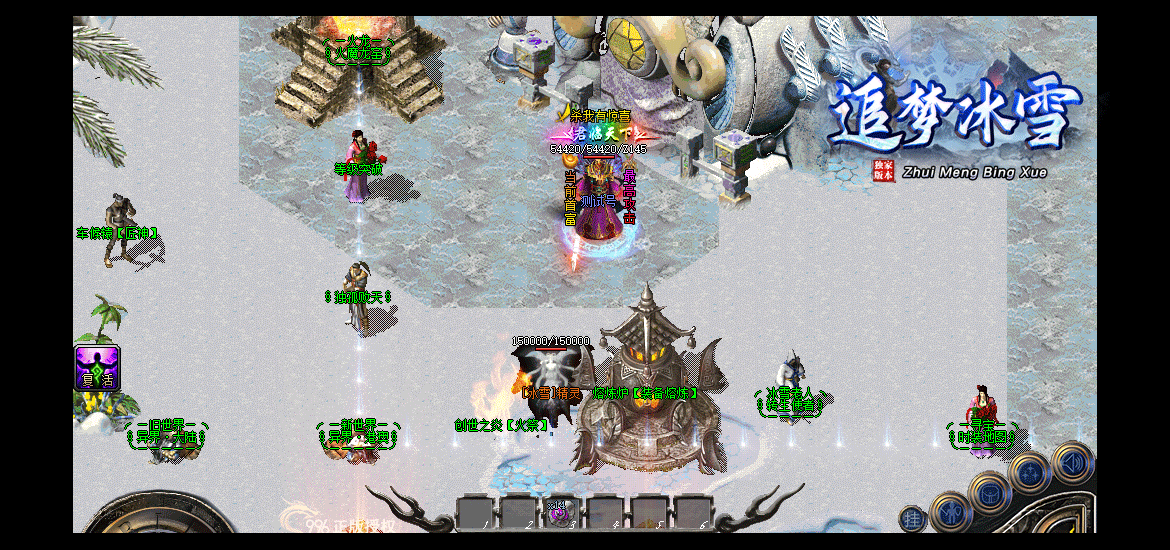
Task: Use the item in hotbar slot 3
Action: 560,513
